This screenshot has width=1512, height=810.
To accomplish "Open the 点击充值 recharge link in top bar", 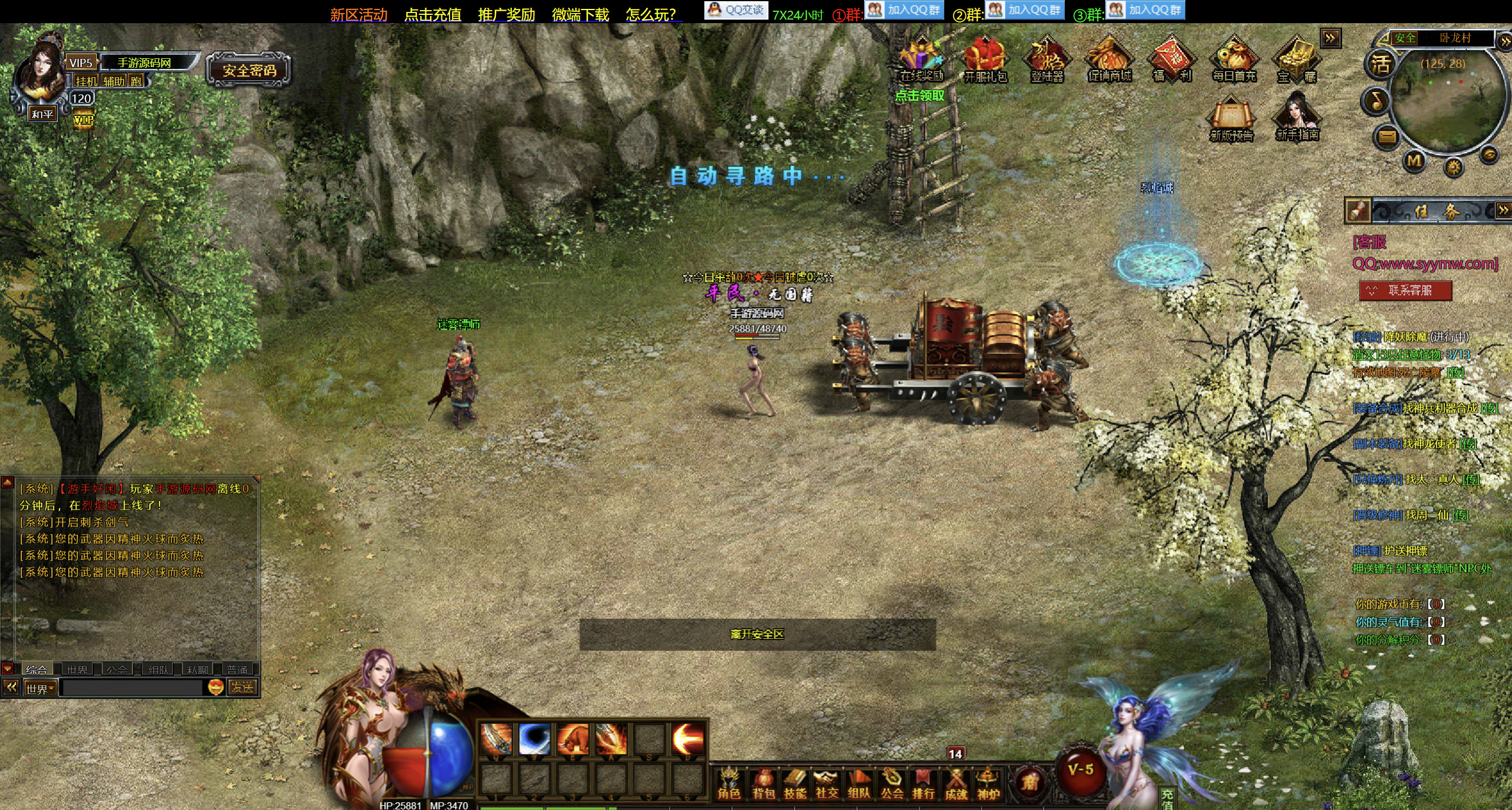I will (x=432, y=15).
